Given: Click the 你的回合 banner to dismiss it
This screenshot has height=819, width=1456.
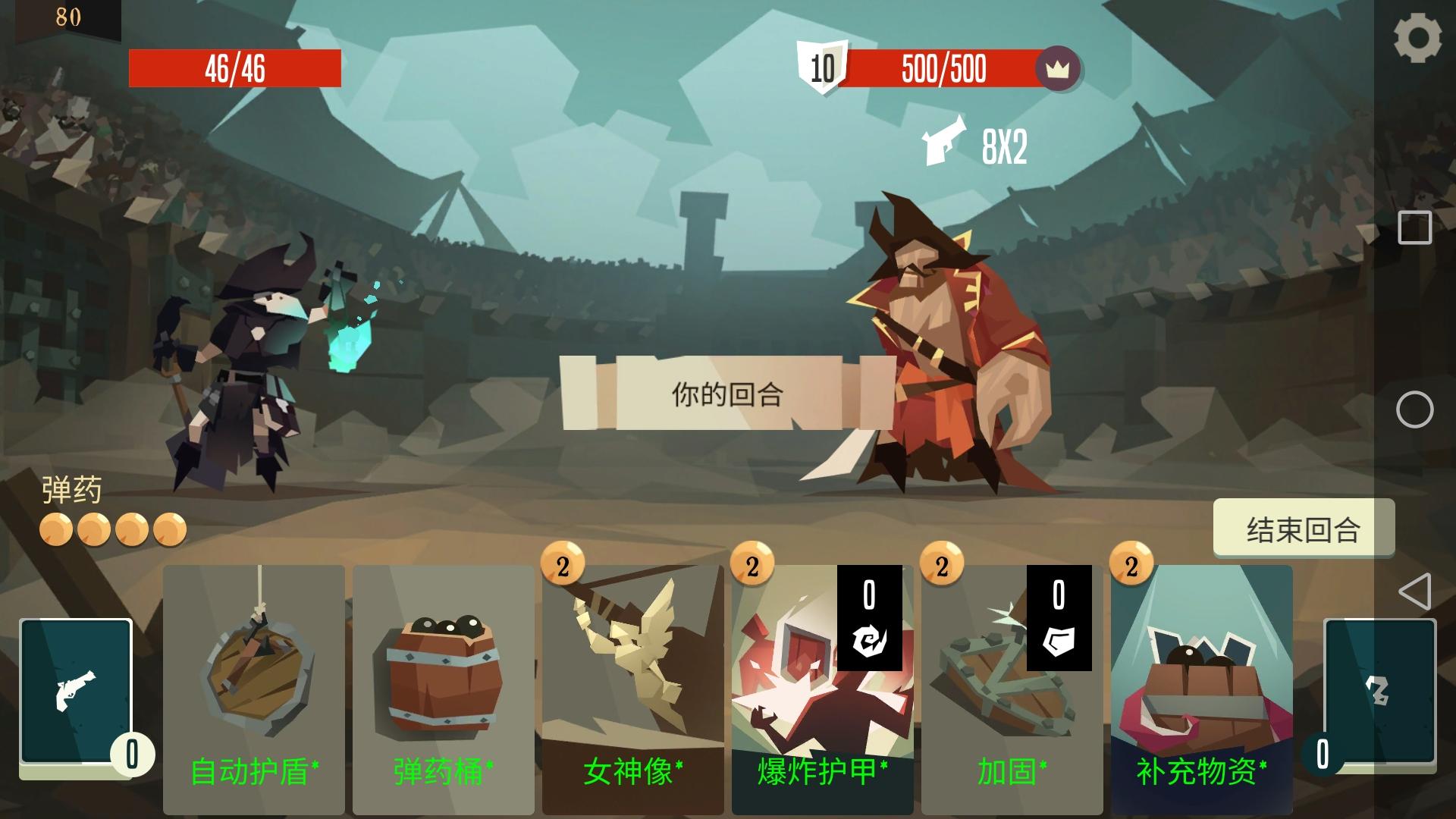Looking at the screenshot, I should pos(726,393).
